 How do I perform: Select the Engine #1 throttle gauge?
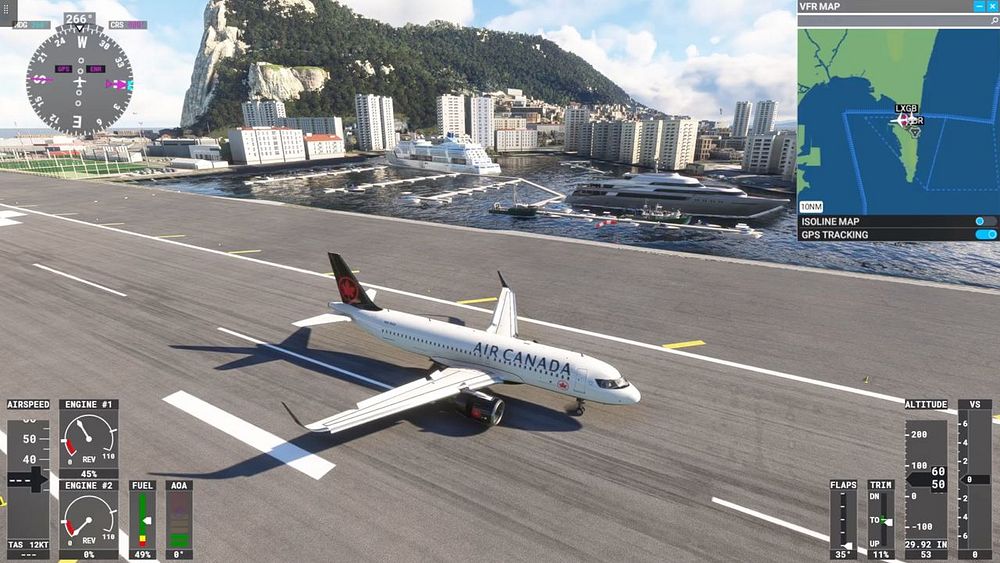[88, 439]
